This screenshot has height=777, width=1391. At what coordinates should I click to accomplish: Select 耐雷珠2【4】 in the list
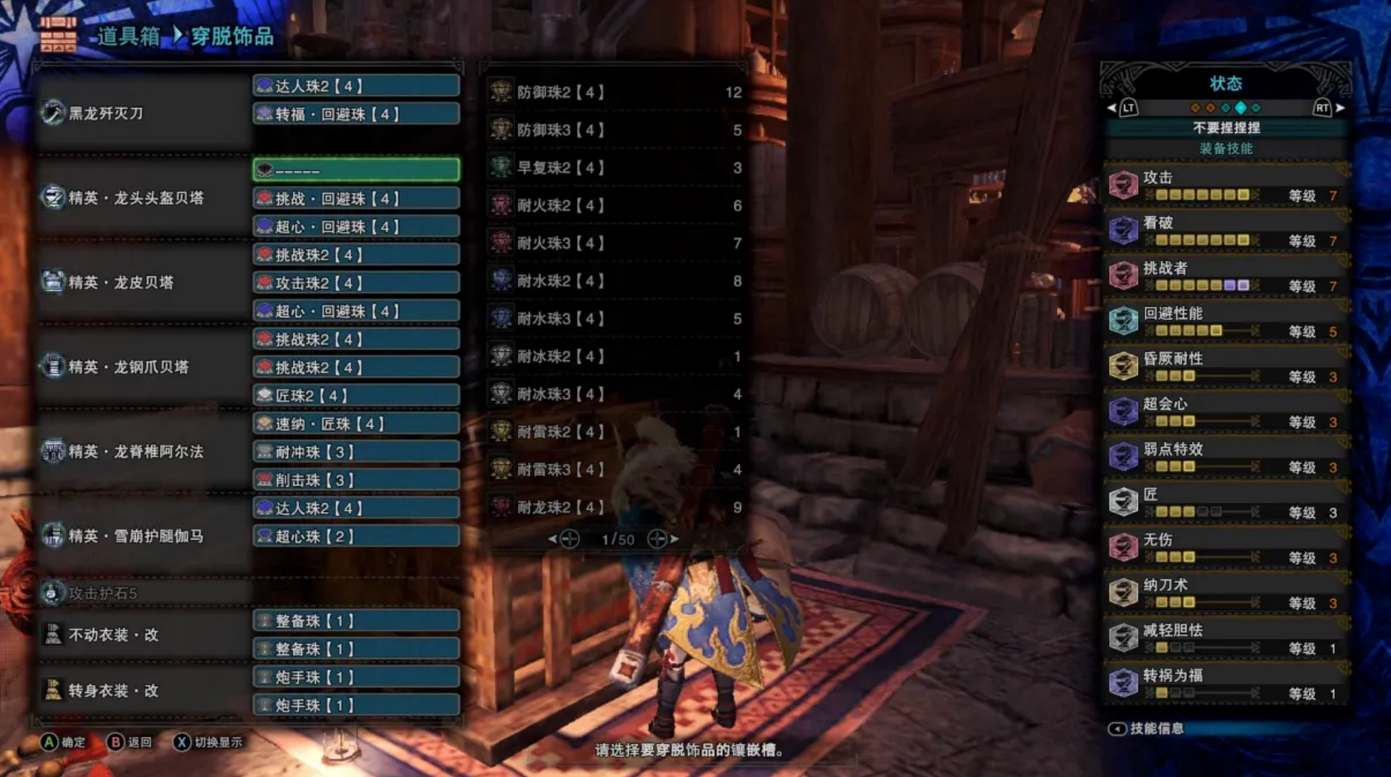[x=615, y=432]
